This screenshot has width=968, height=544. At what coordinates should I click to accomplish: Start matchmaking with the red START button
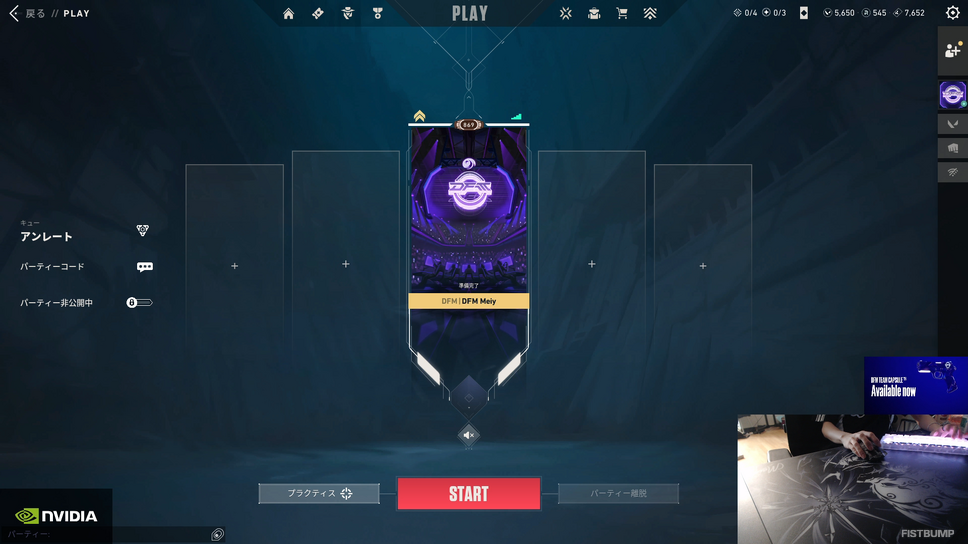tap(468, 494)
